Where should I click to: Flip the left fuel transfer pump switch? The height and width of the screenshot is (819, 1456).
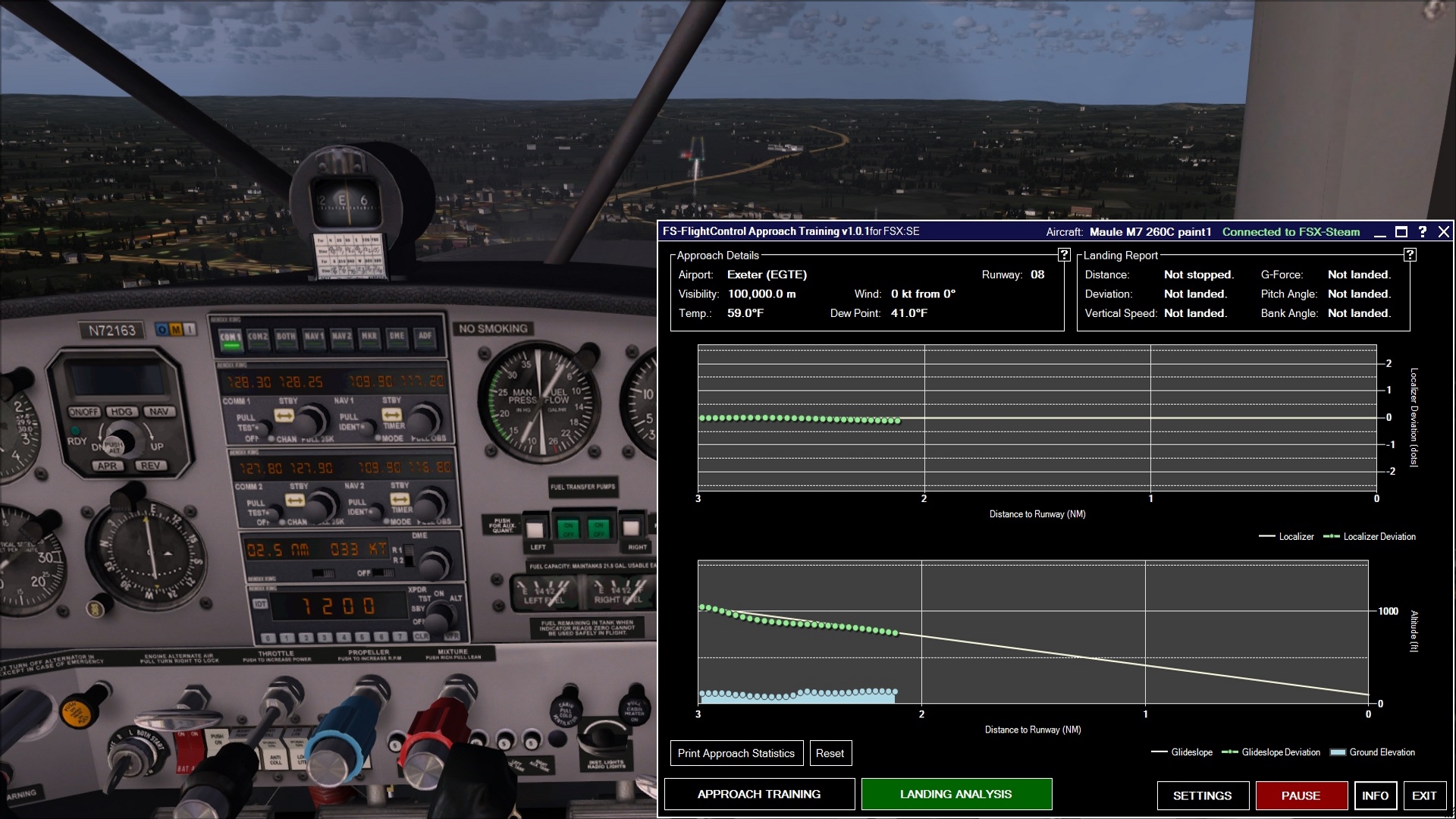[569, 529]
